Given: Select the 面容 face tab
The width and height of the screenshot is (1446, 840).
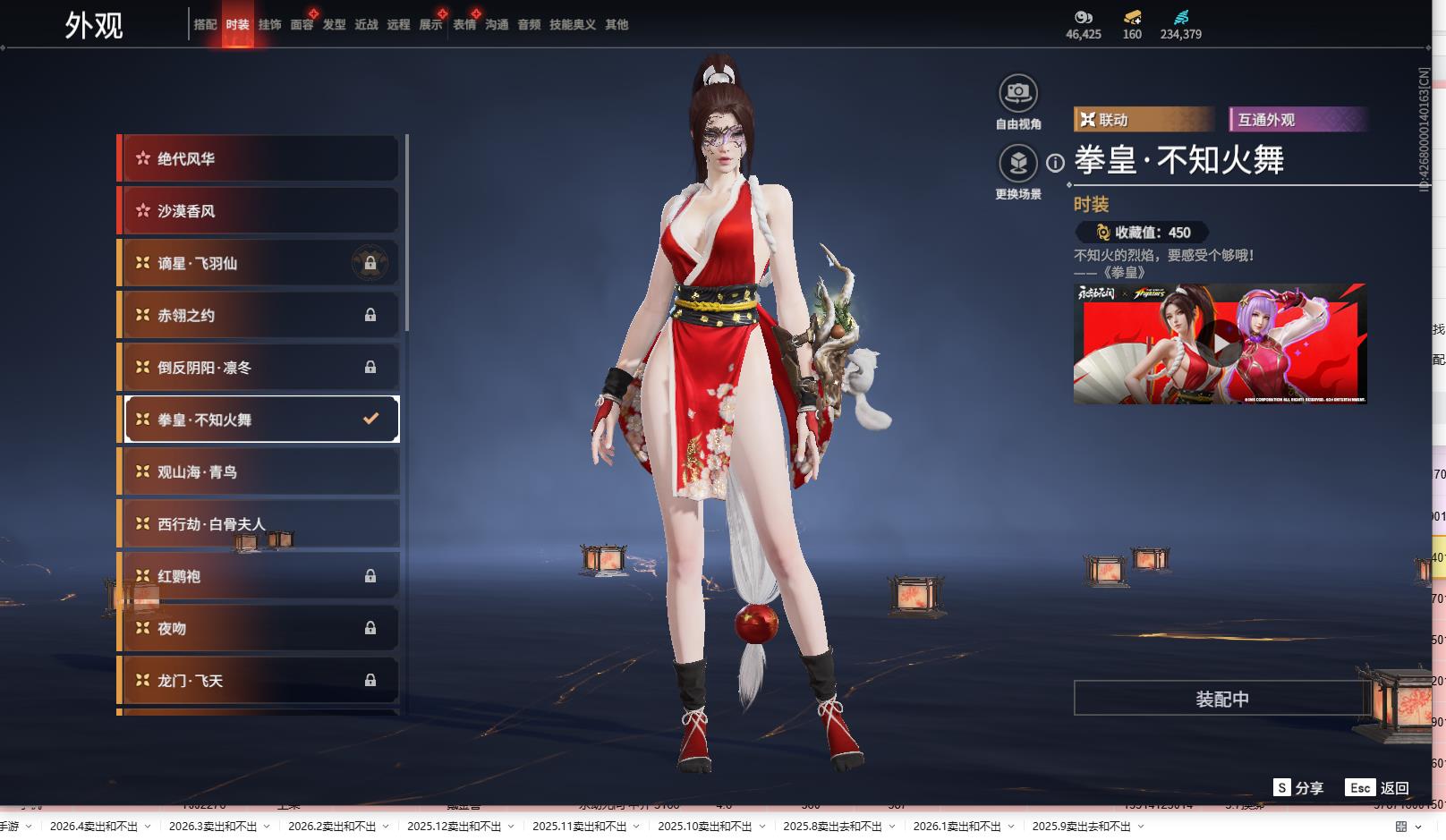Looking at the screenshot, I should [302, 25].
